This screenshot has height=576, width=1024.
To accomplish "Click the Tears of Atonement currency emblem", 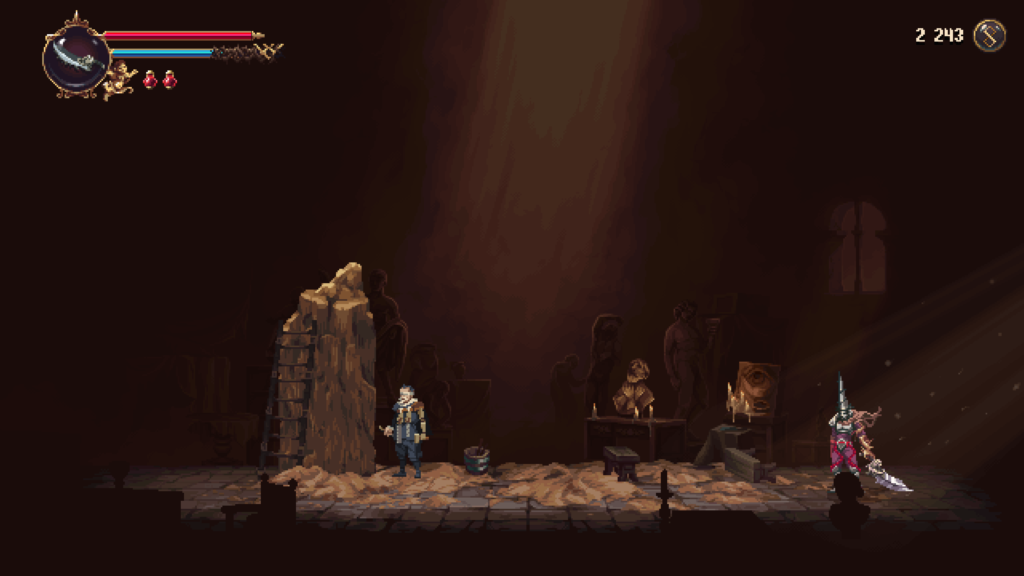I will point(989,35).
